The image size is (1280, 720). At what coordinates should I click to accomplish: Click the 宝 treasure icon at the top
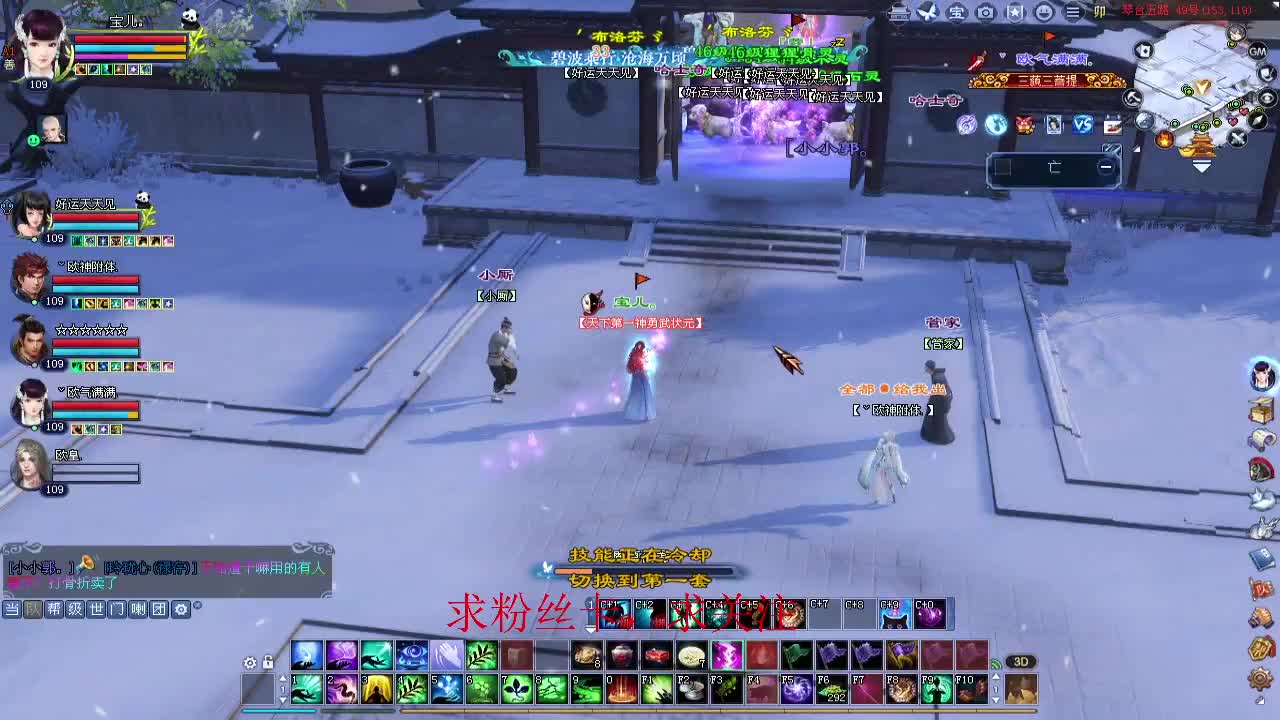pos(955,13)
